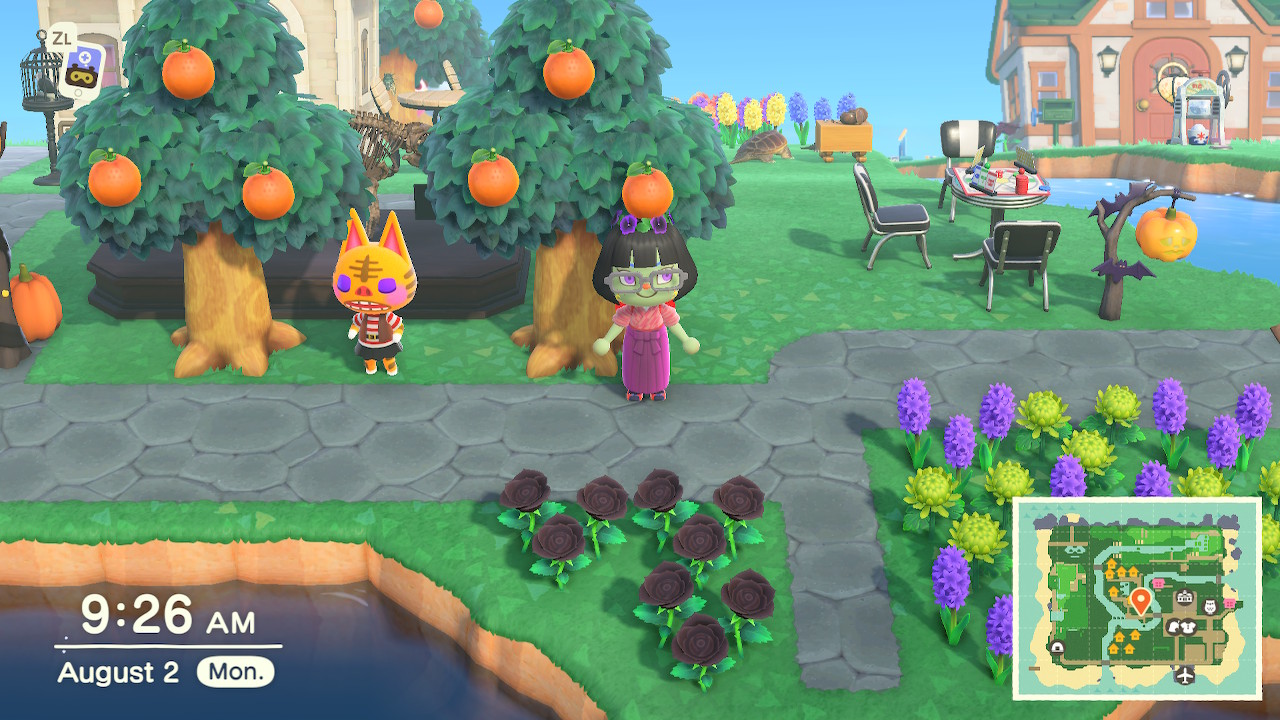Open the island minimap
This screenshot has height=720, width=1280.
click(x=1137, y=598)
